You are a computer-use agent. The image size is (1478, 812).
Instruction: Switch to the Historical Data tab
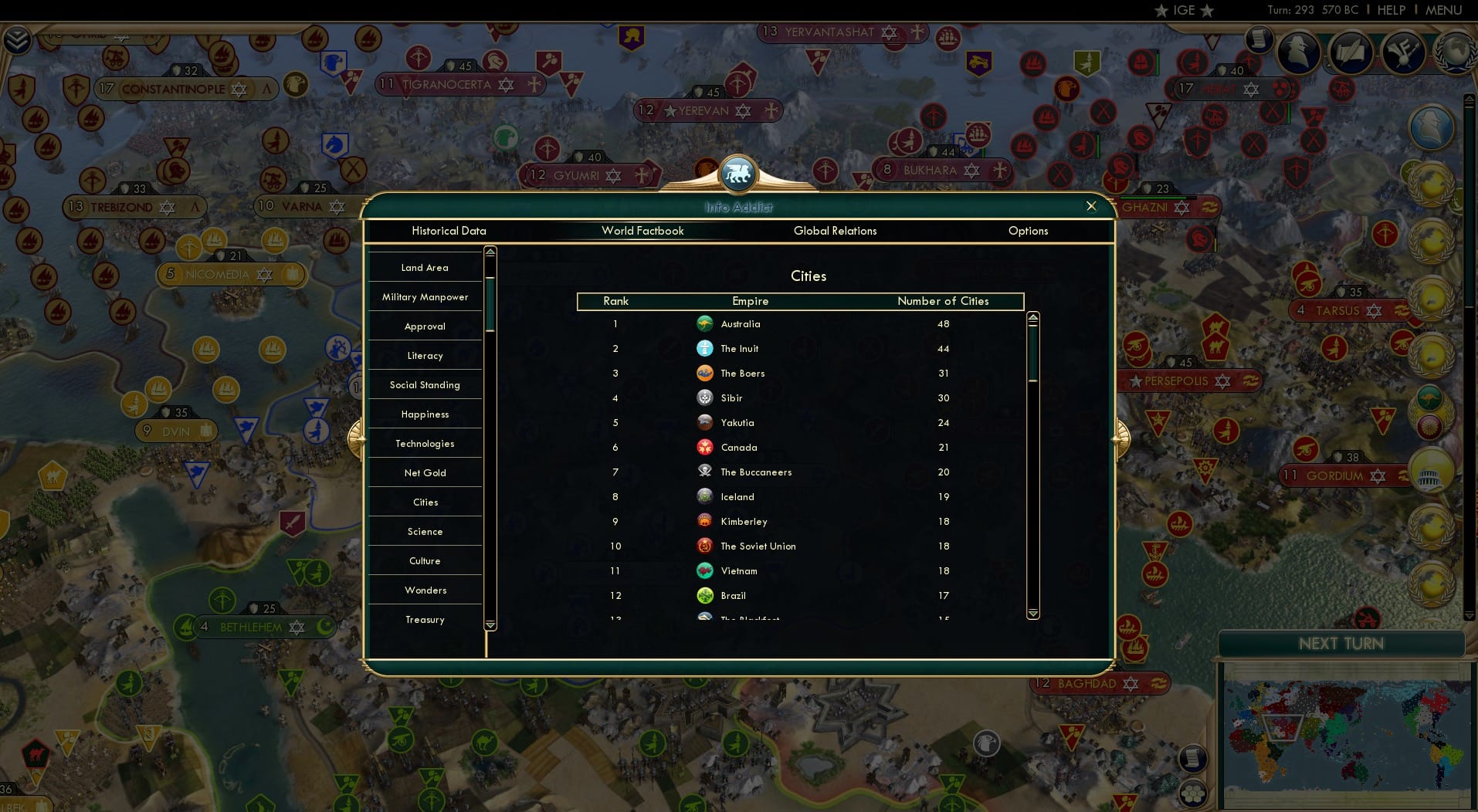(x=449, y=231)
